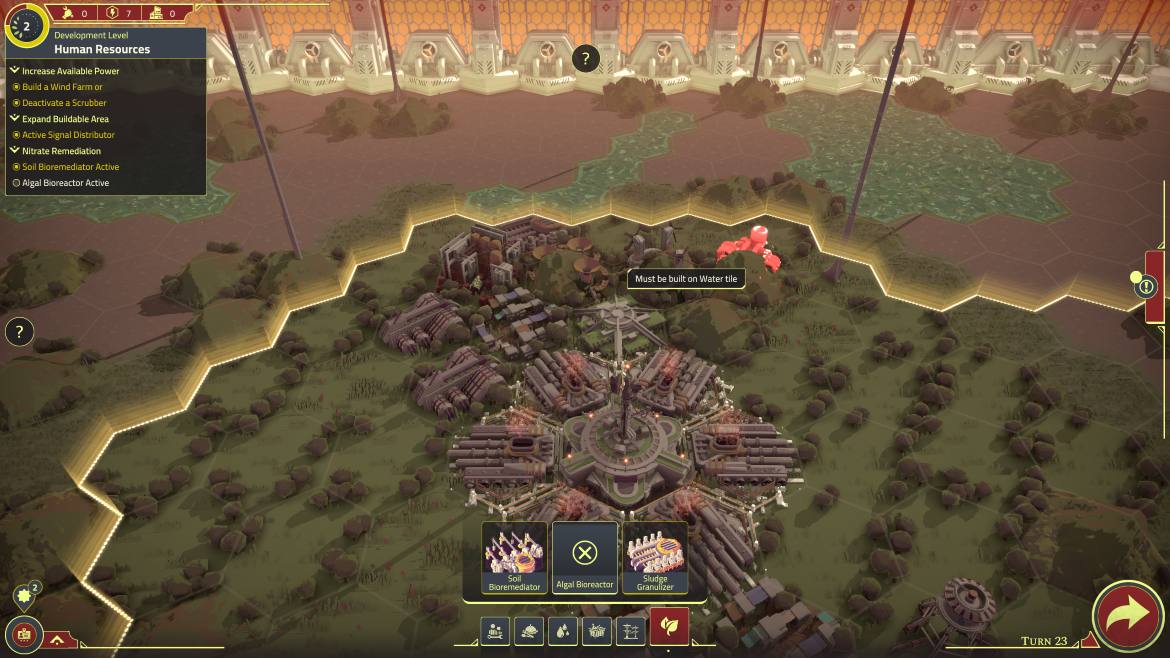Collapse the Increase Available Power objective
The width and height of the screenshot is (1170, 658).
point(15,71)
